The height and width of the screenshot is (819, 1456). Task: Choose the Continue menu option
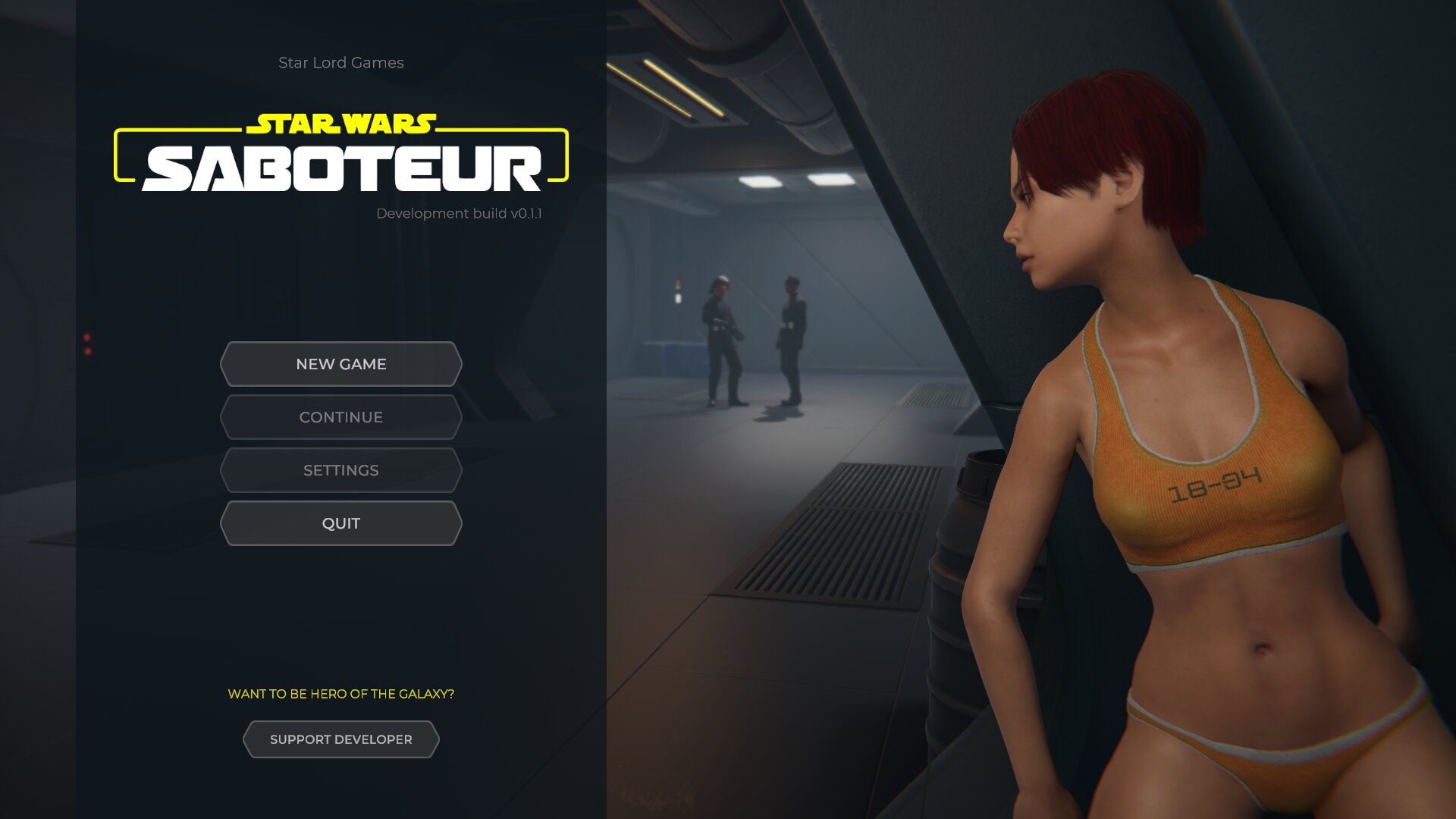341,417
